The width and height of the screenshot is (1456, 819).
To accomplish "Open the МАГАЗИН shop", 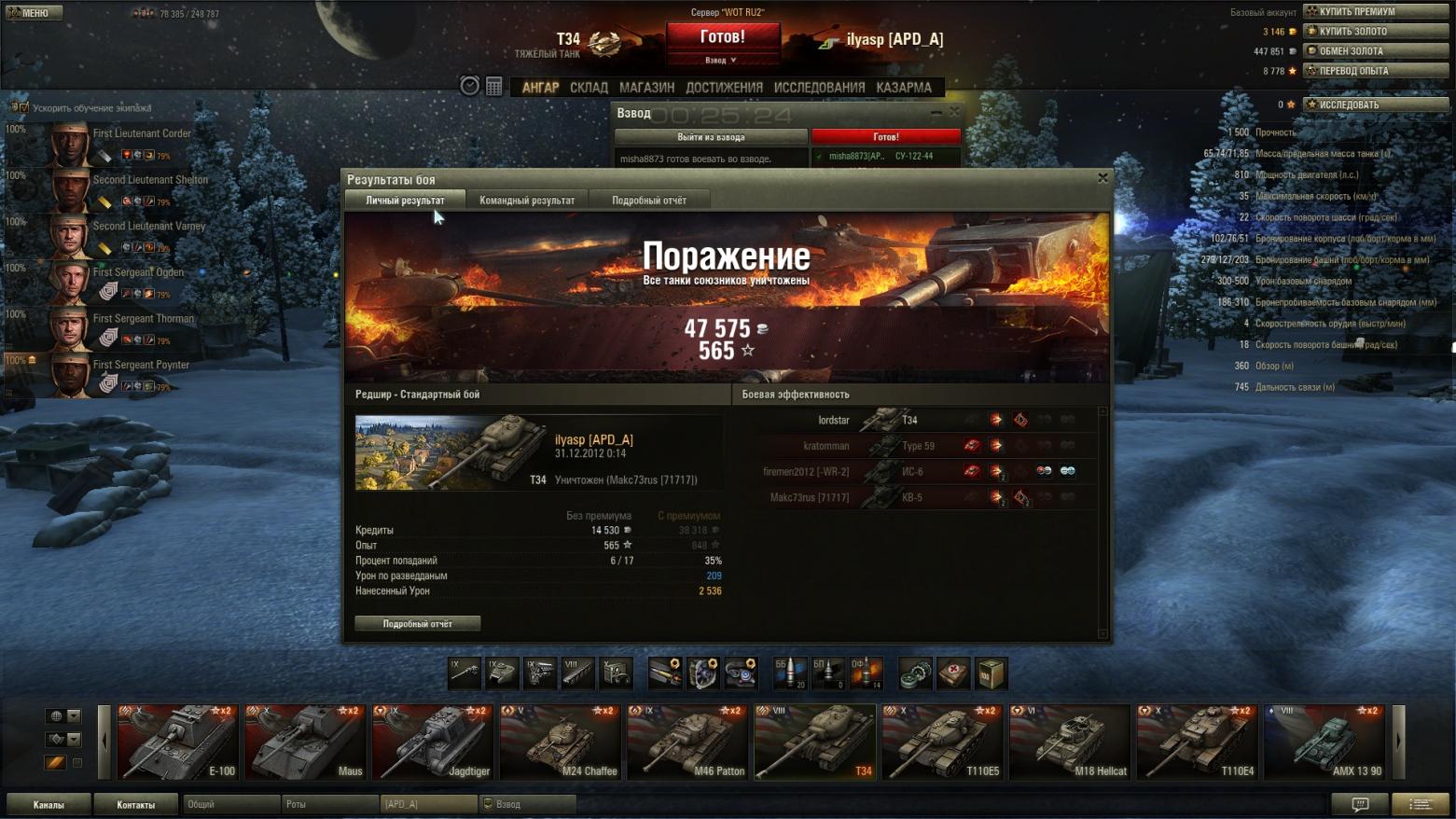I will pyautogui.click(x=646, y=88).
